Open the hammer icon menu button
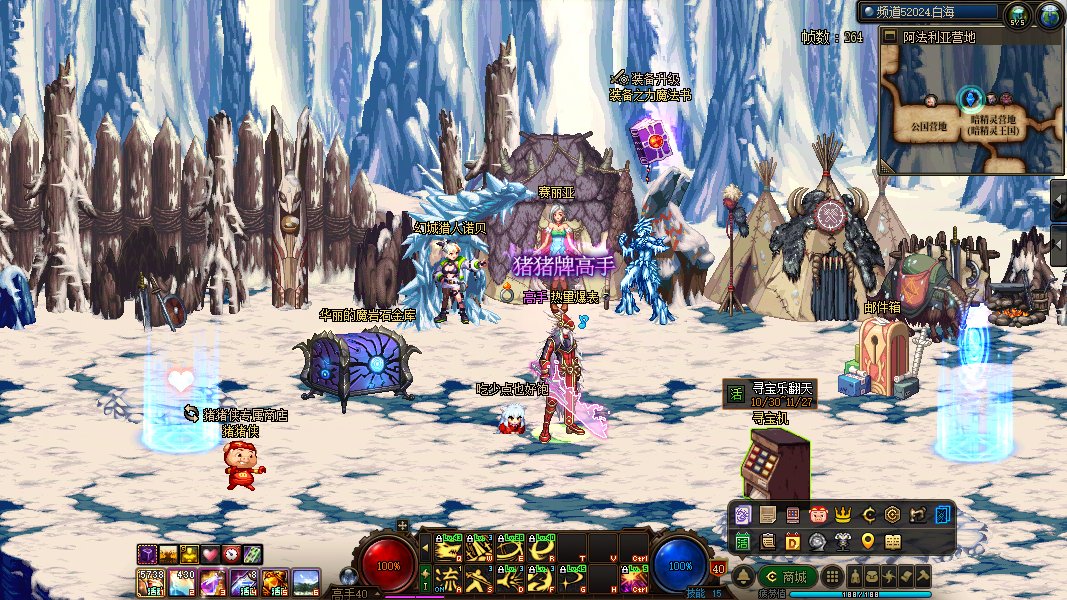 922,577
